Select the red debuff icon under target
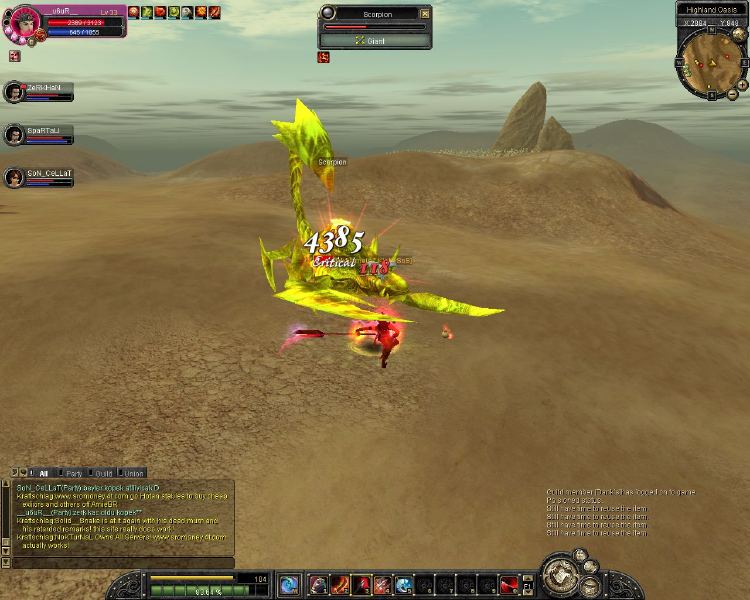 (324, 57)
